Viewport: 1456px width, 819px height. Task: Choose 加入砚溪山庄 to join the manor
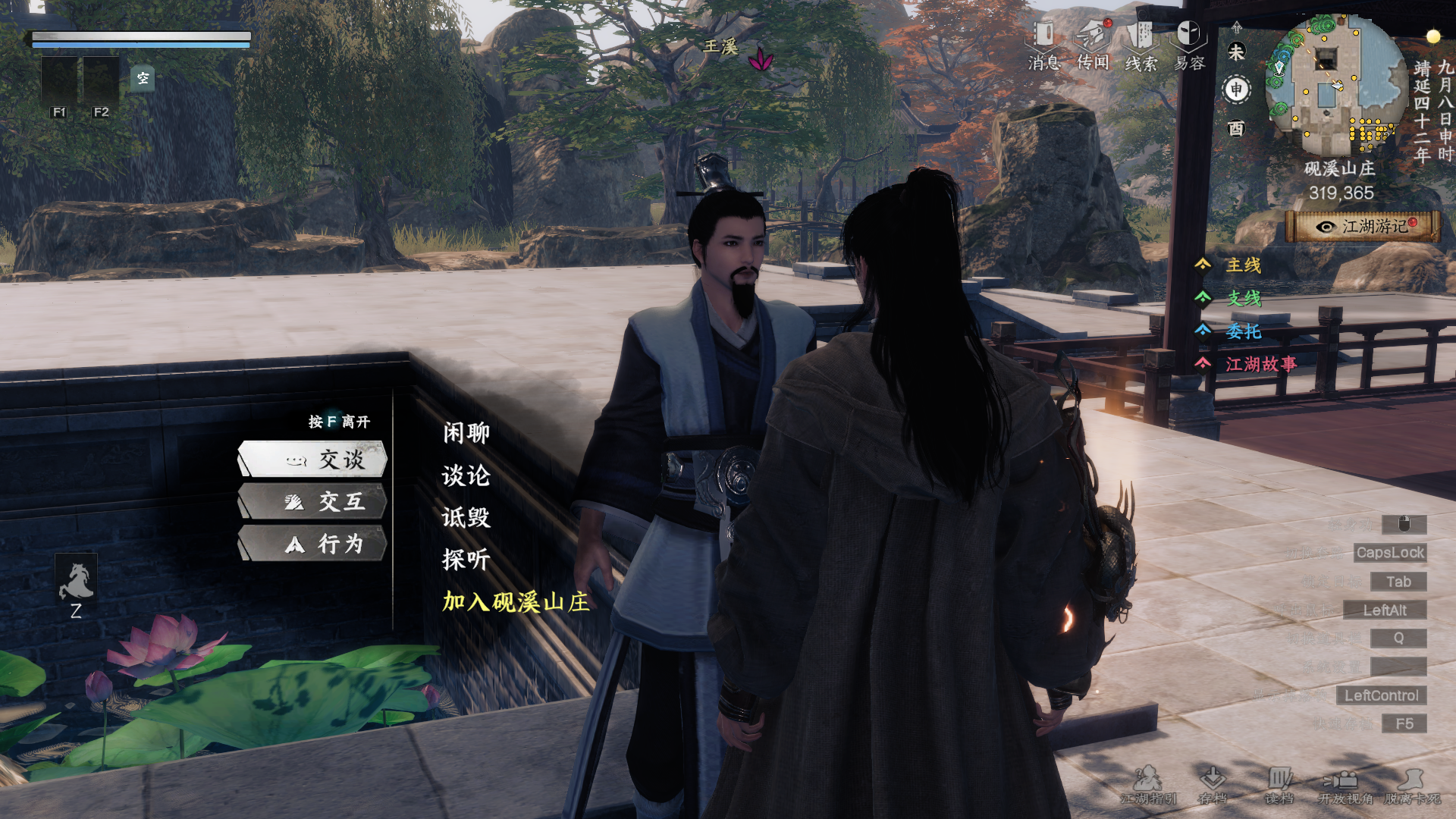point(516,602)
